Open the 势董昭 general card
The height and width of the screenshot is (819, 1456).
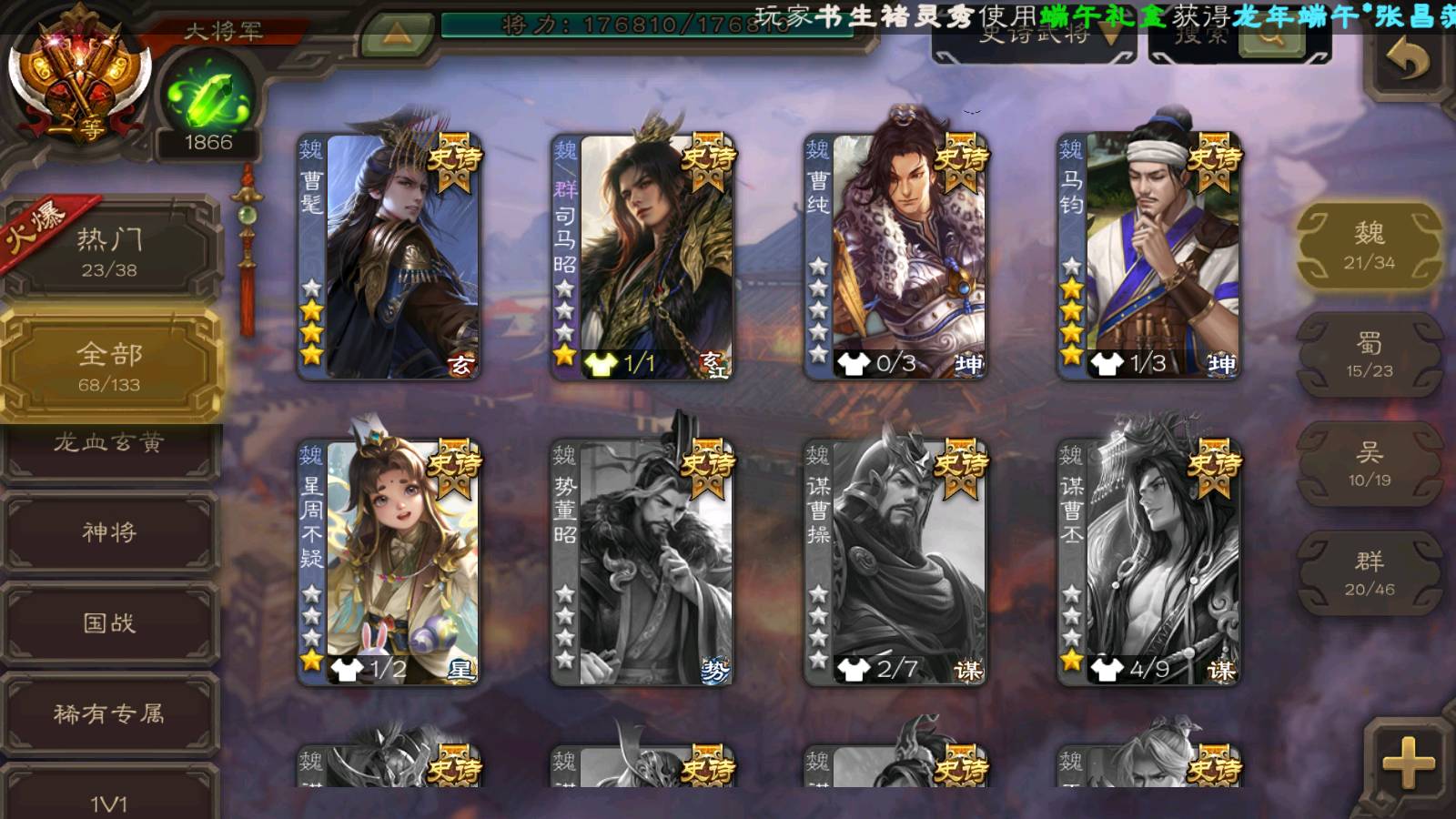[642, 562]
